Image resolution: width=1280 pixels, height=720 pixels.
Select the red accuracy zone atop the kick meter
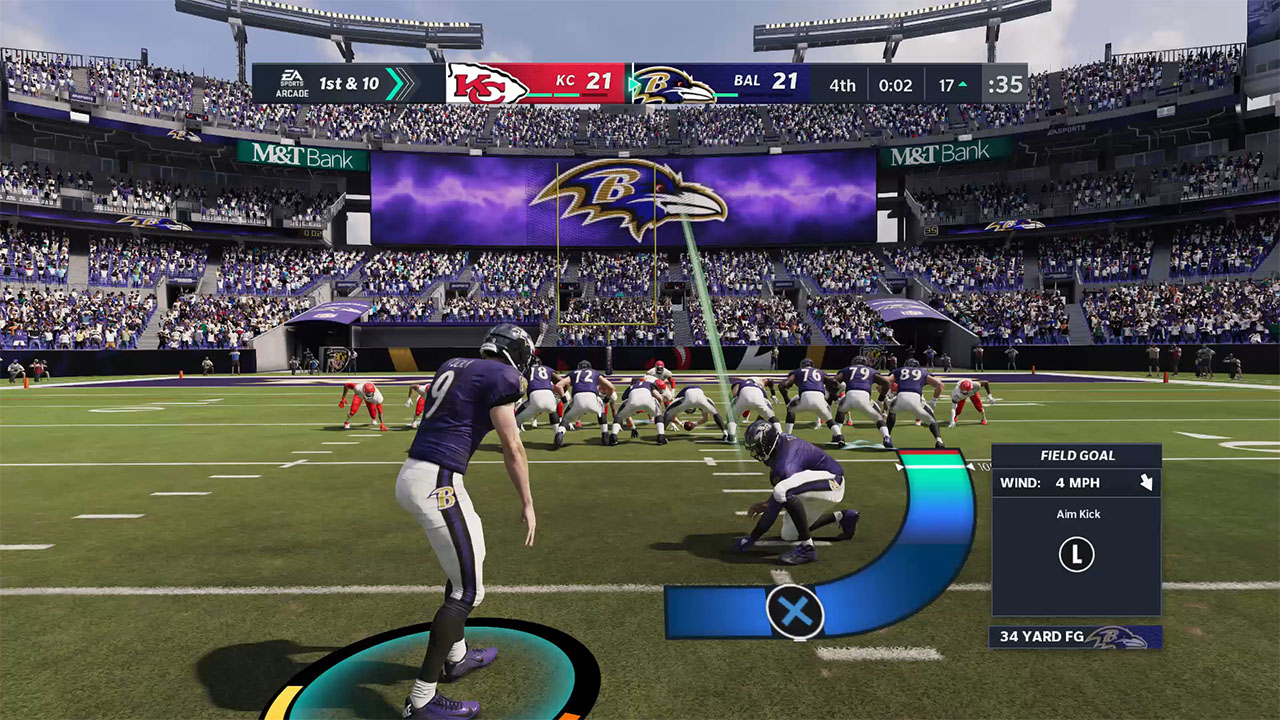(x=933, y=461)
